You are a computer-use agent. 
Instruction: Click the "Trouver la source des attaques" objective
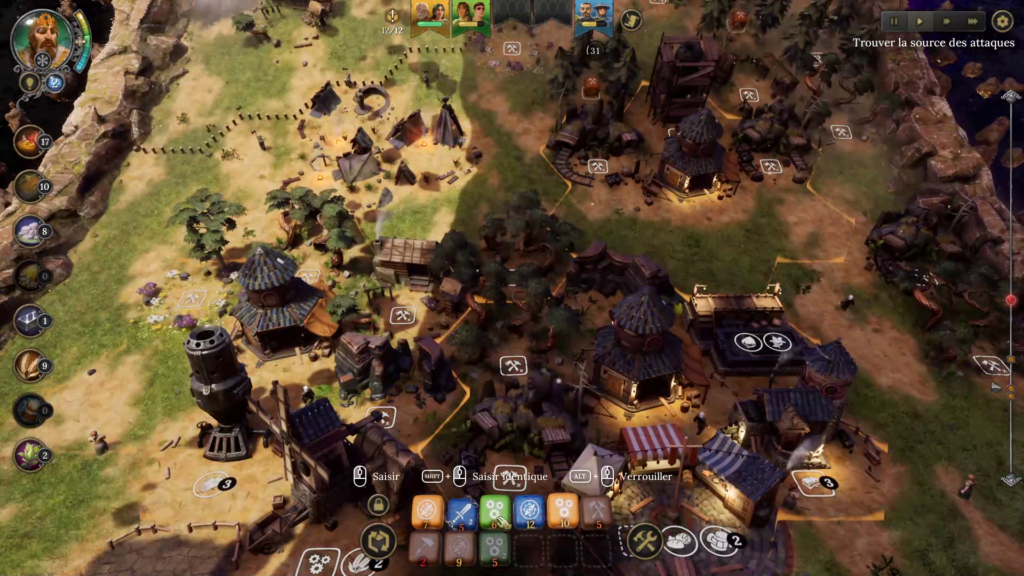coord(933,44)
